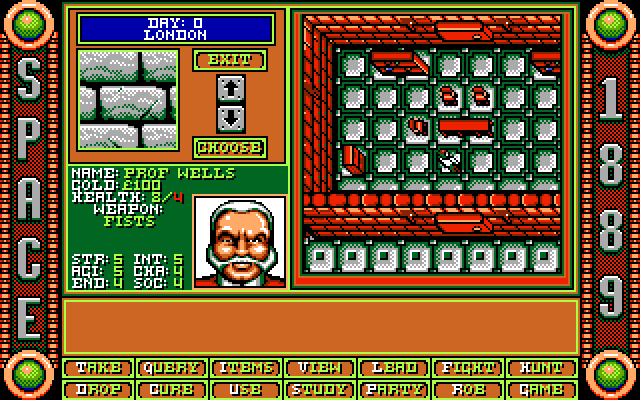Use the Cure command

pos(172,389)
